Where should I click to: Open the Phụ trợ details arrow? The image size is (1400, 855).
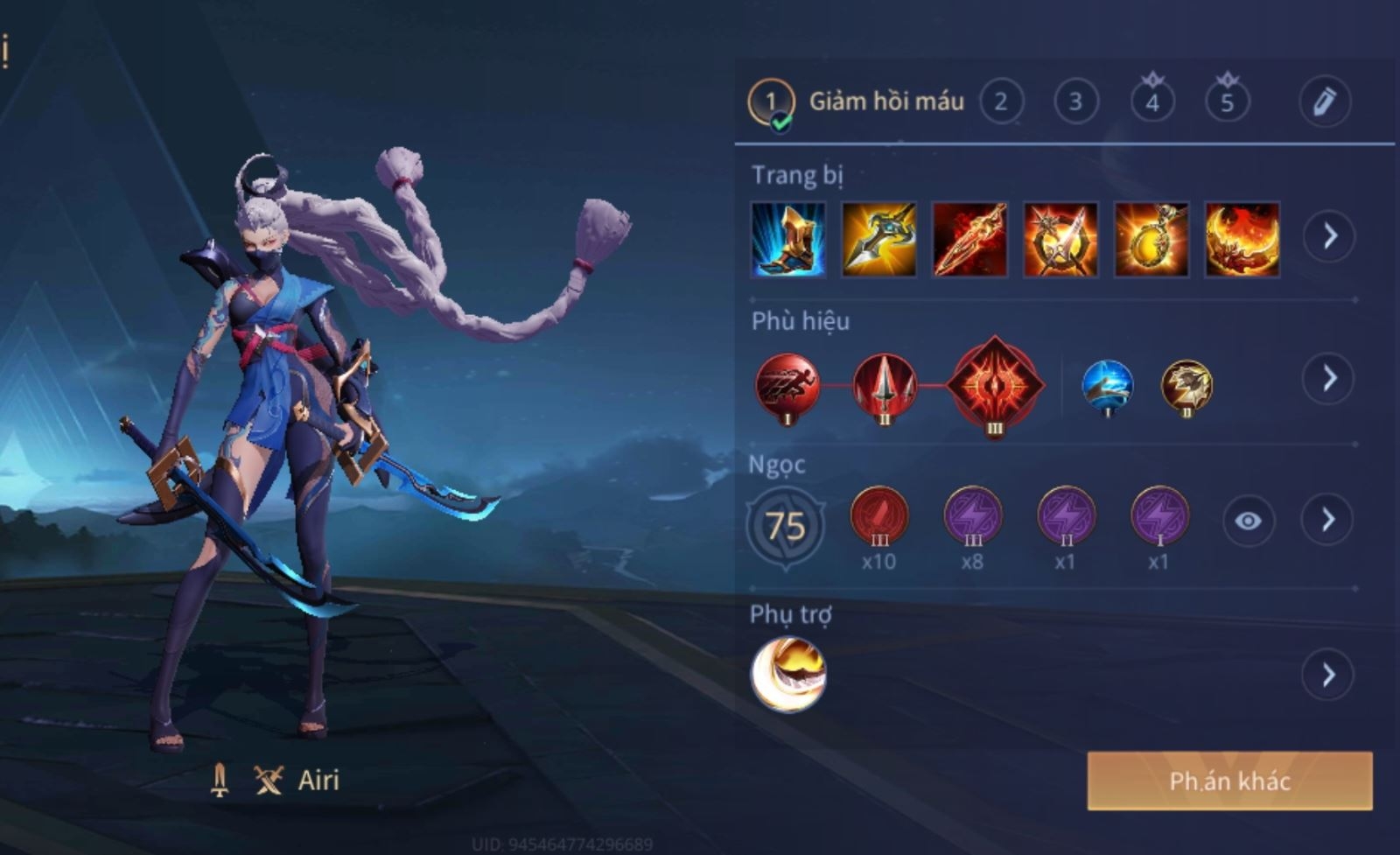[1328, 674]
